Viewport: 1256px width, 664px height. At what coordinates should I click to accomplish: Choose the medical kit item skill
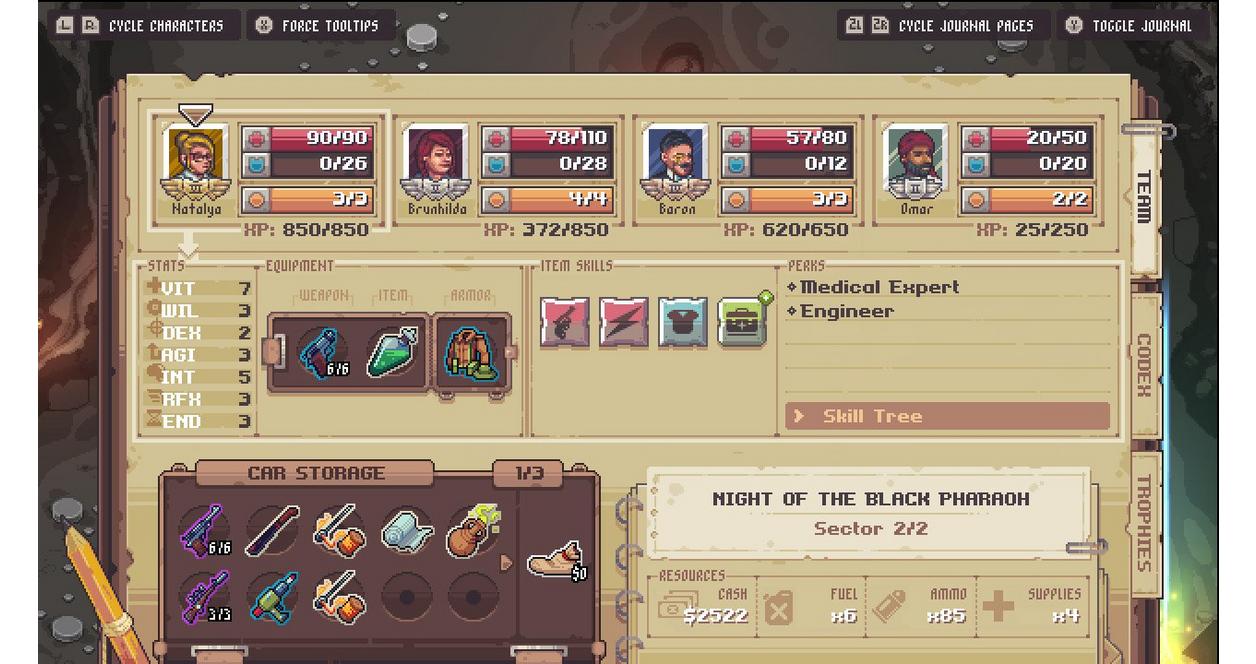pyautogui.click(x=742, y=322)
